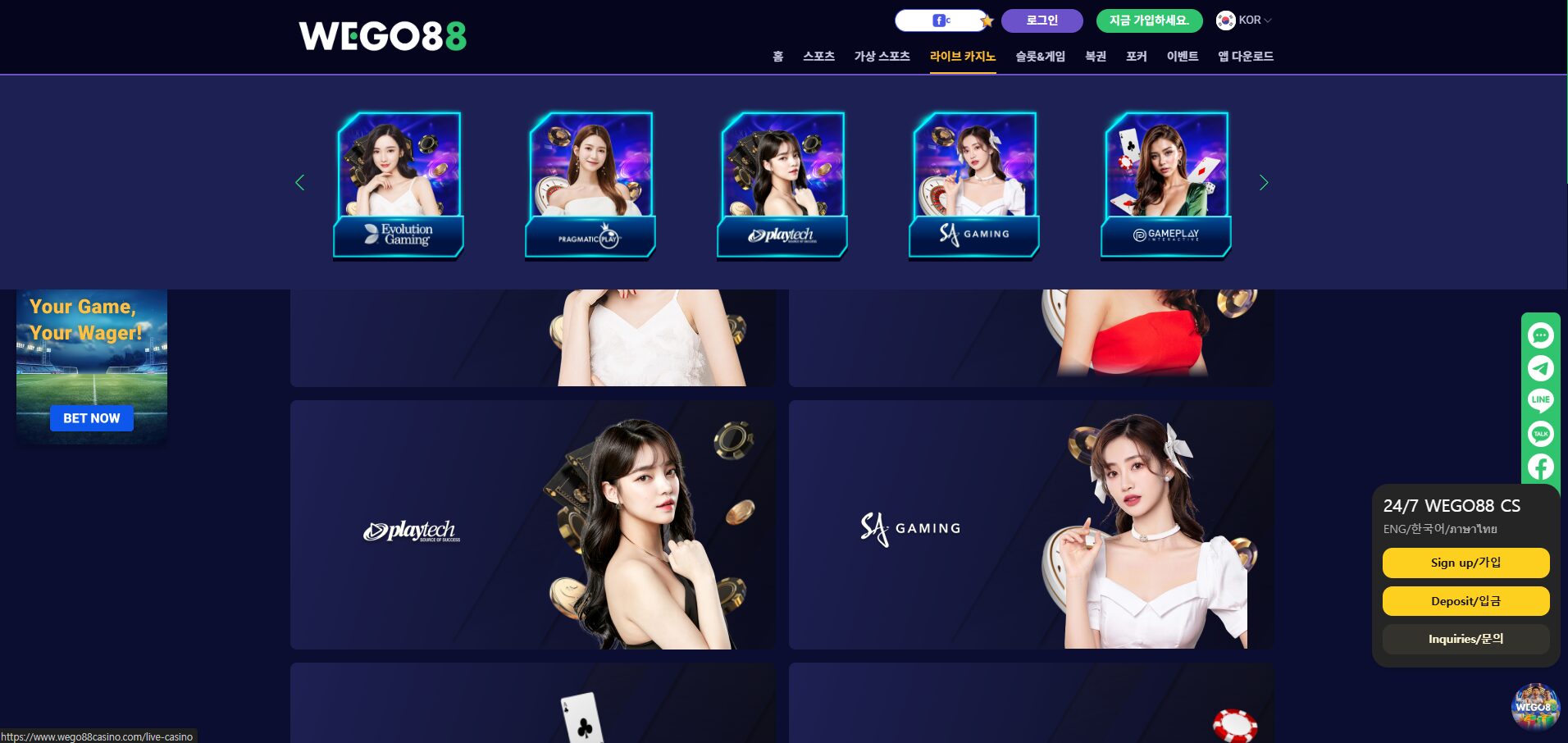This screenshot has width=1568, height=743.
Task: Click the purple login button
Action: [x=1042, y=21]
